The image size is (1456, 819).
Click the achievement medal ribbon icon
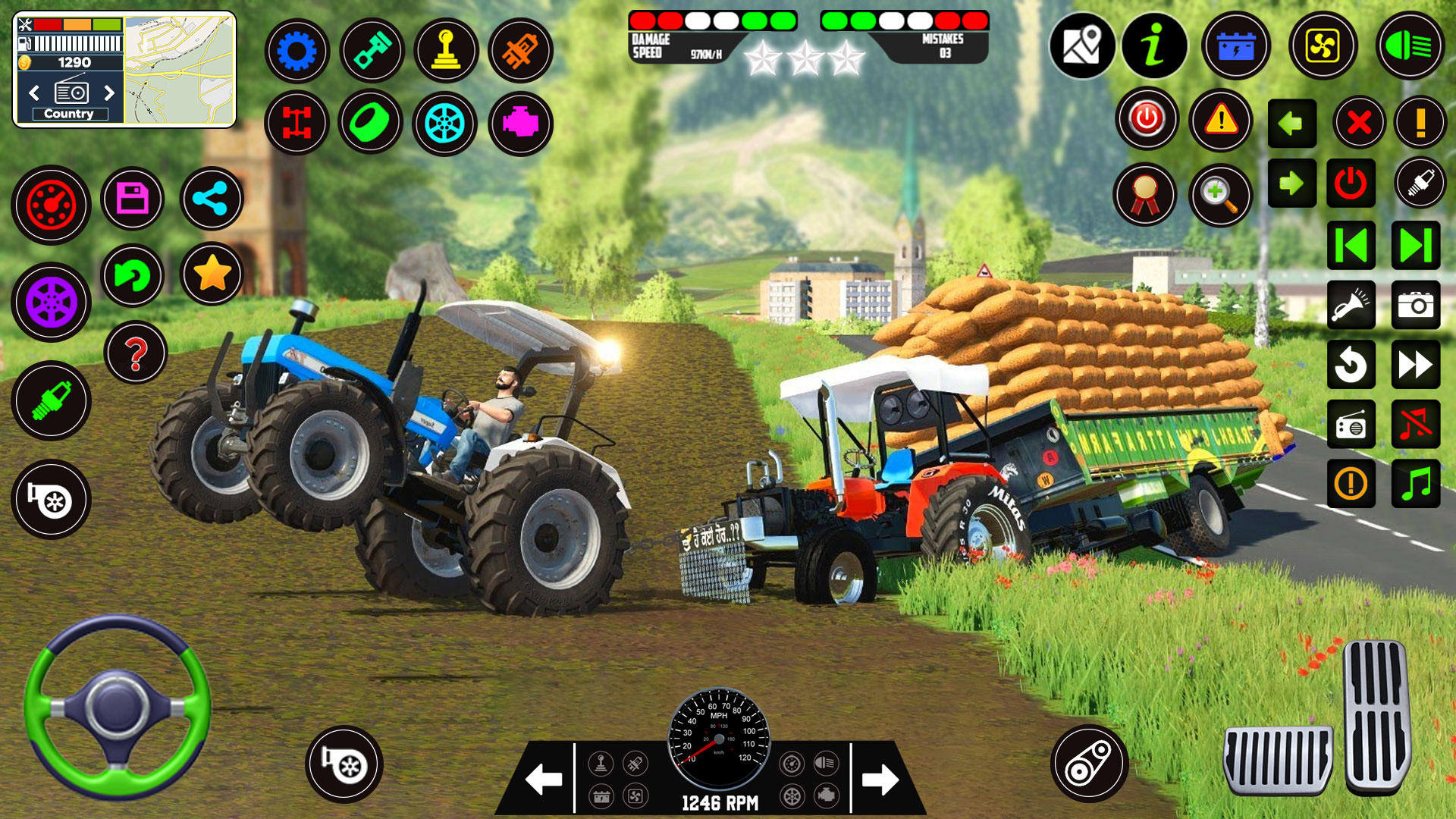point(1147,195)
